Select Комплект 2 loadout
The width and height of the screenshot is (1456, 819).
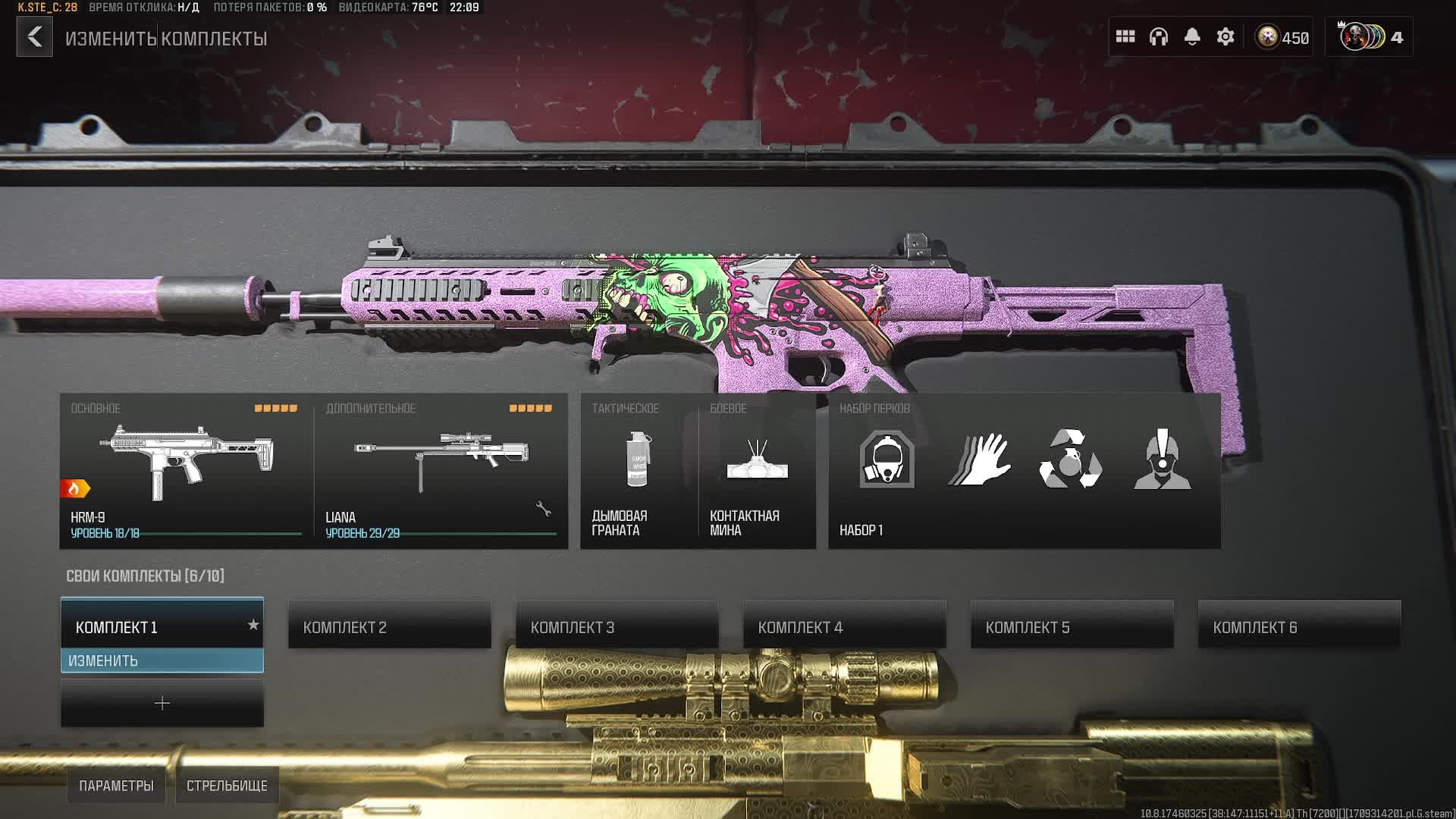[x=390, y=625]
